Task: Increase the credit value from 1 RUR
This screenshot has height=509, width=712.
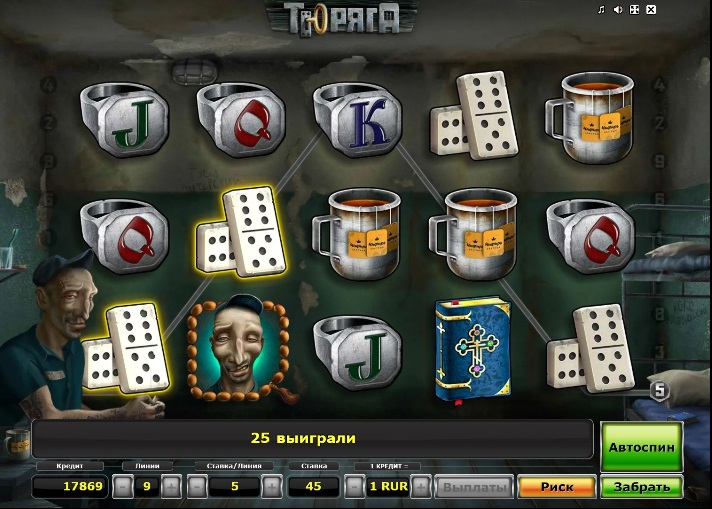Action: 422,487
